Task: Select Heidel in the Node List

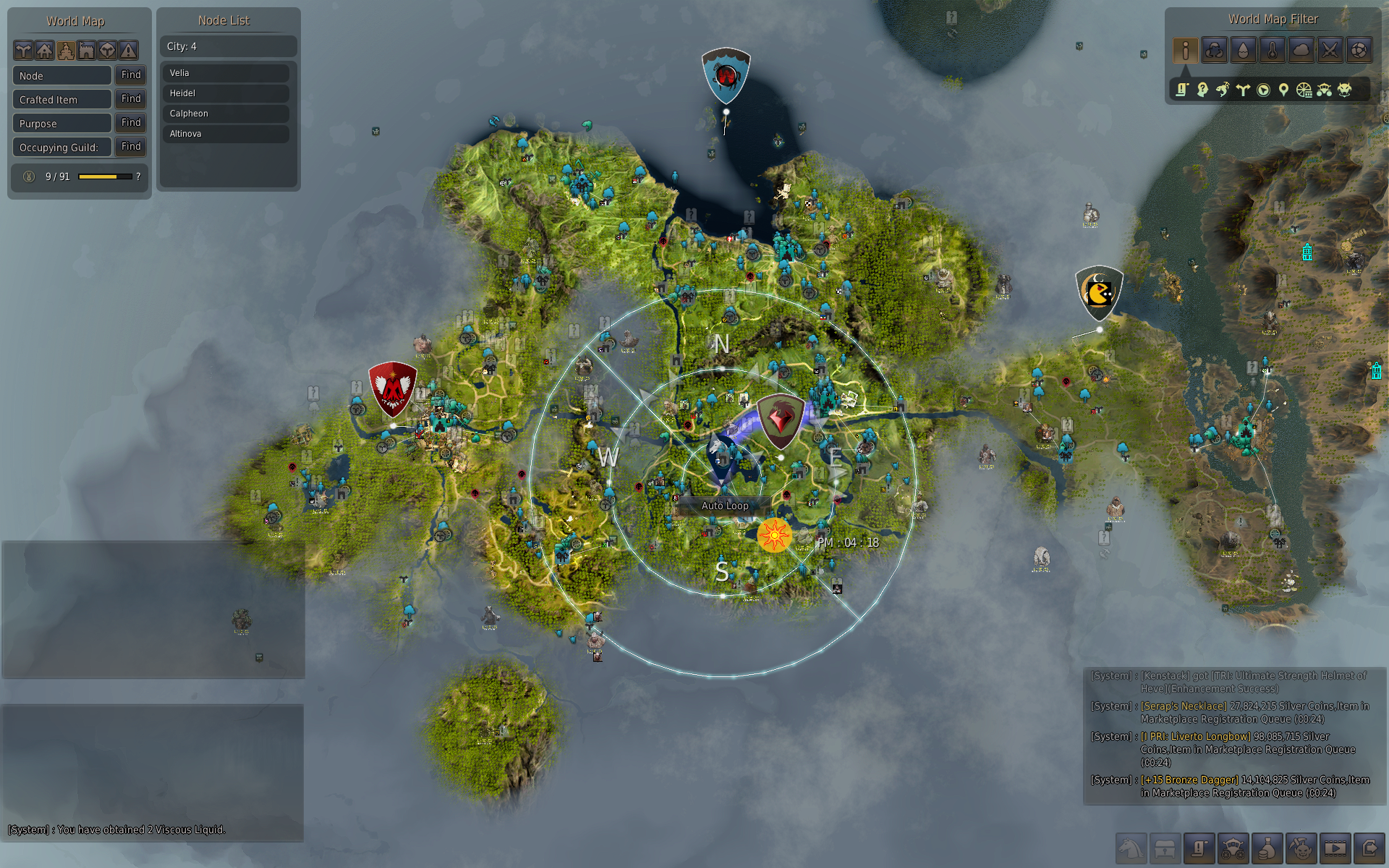Action: (x=226, y=93)
